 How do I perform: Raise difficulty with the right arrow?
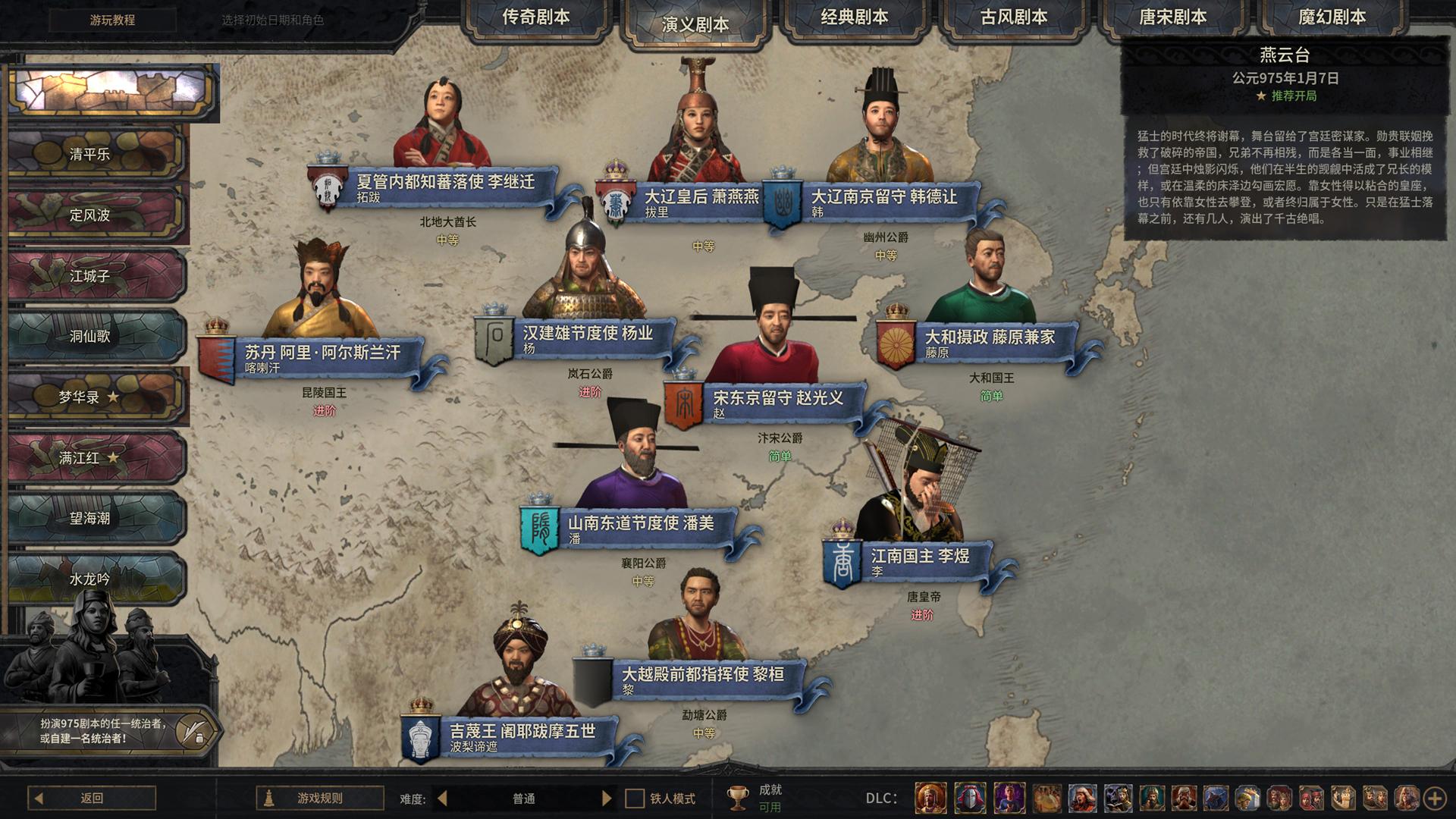point(606,798)
